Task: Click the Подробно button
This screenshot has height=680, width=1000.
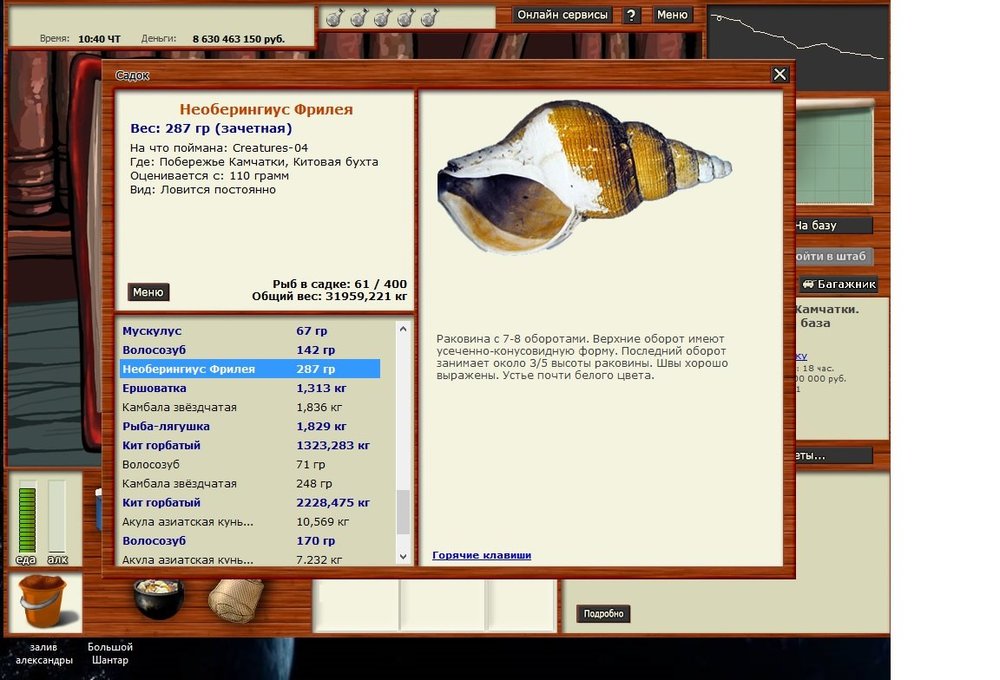Action: point(603,613)
